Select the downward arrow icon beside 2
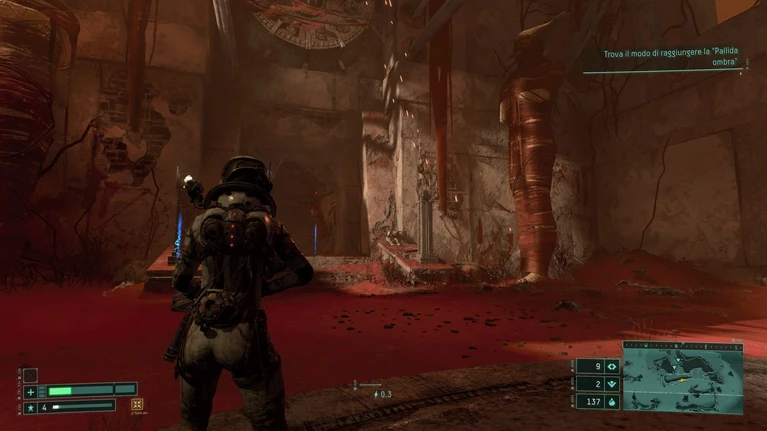 (x=610, y=384)
